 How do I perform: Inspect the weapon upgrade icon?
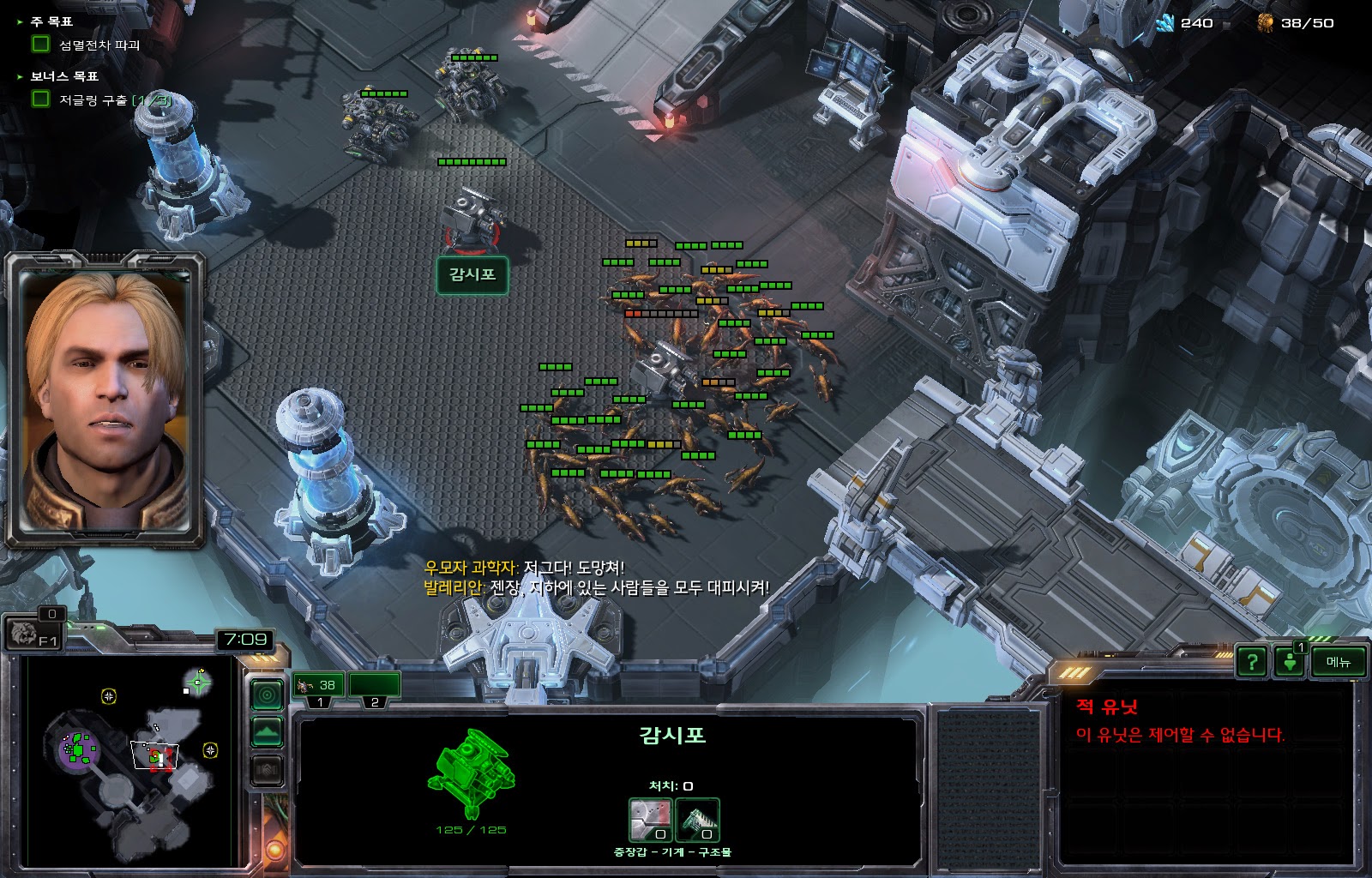click(651, 821)
